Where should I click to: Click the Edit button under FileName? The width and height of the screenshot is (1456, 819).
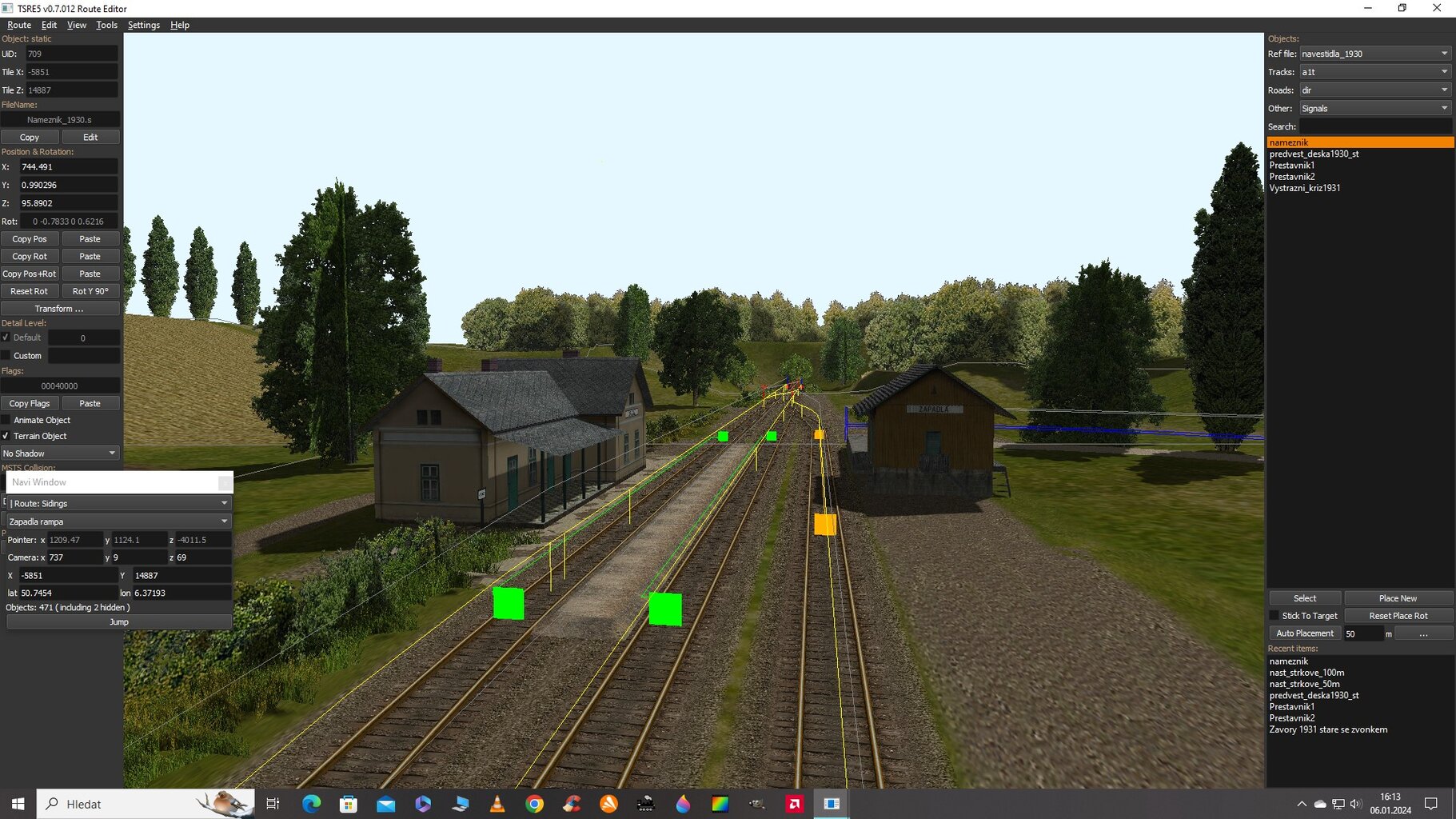(90, 138)
